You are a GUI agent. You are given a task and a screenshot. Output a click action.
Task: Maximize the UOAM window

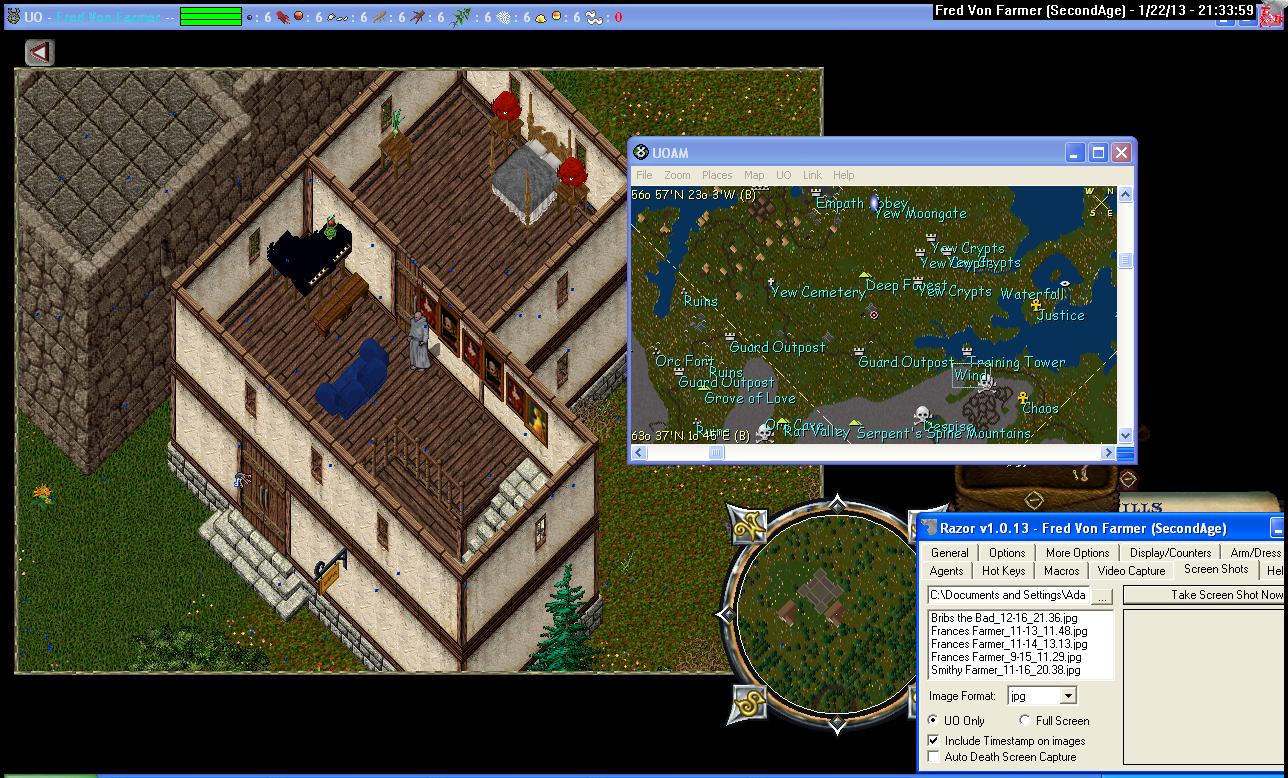tap(1098, 153)
